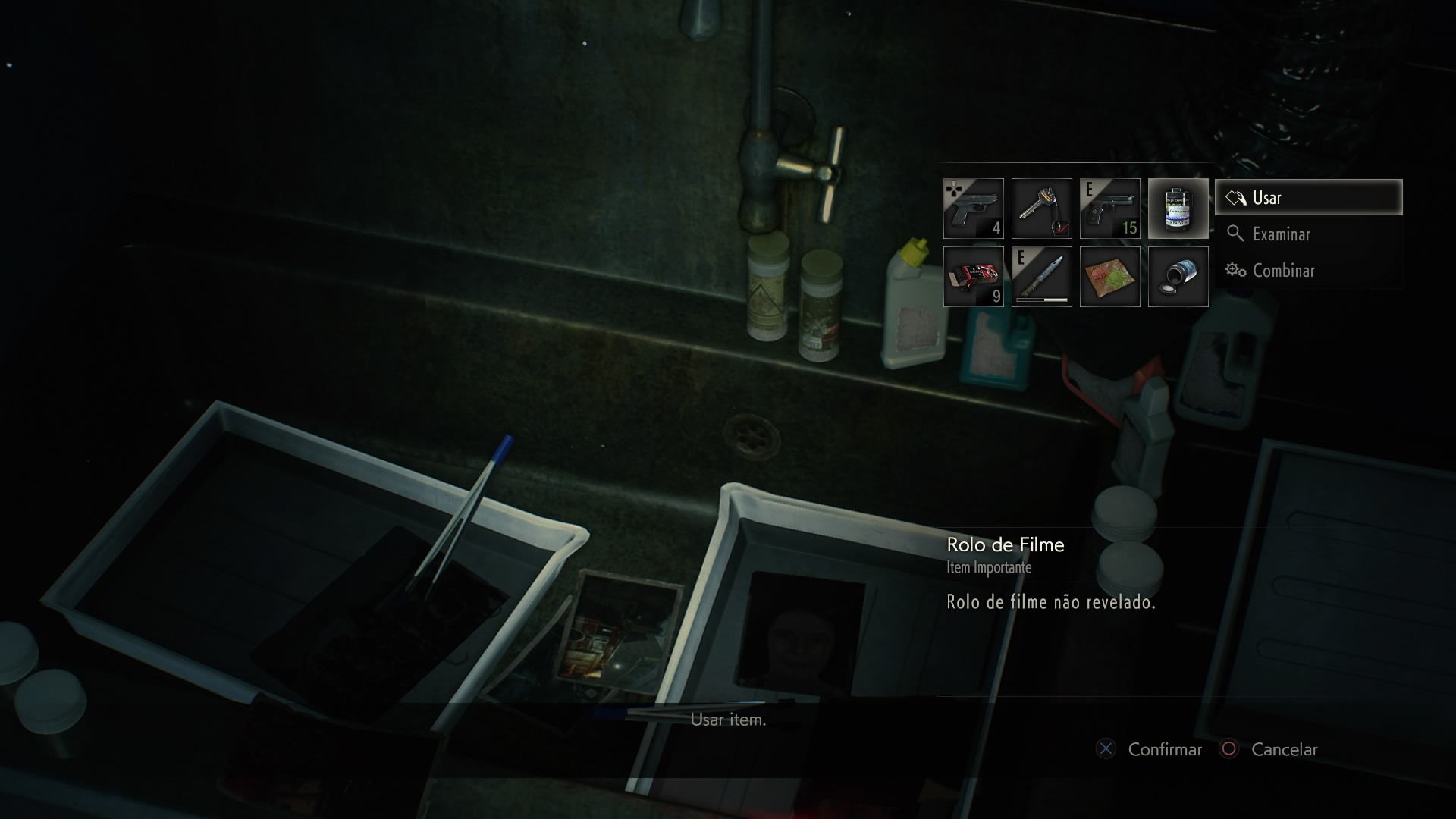Select the small pistol with 4 rounds
Image resolution: width=1456 pixels, height=819 pixels.
pos(974,209)
